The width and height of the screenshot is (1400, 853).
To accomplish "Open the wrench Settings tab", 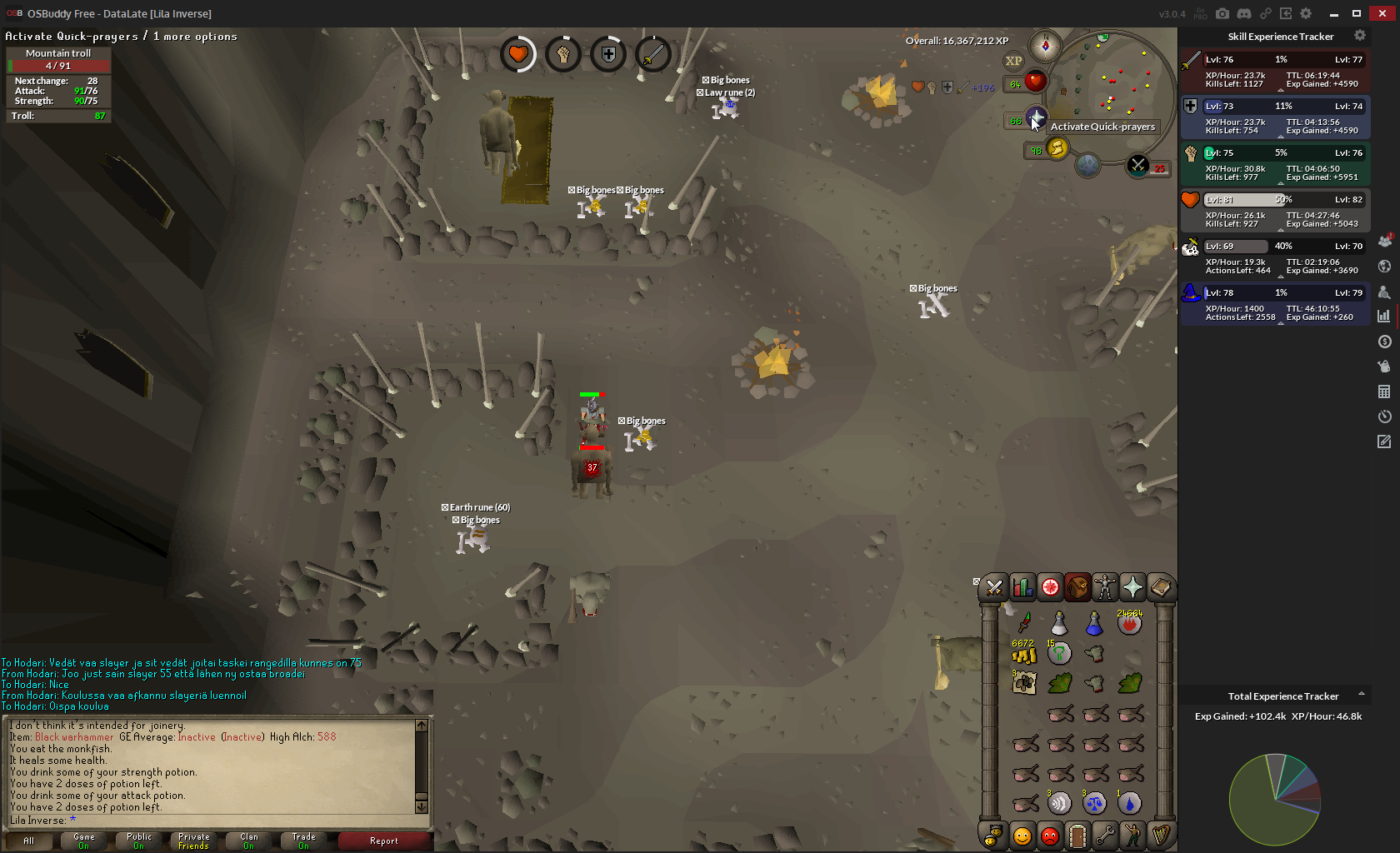I will [x=1105, y=835].
